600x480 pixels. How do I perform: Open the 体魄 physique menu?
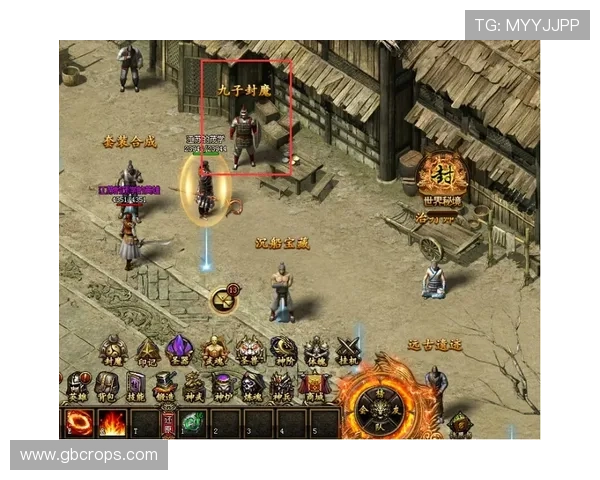tap(316, 350)
